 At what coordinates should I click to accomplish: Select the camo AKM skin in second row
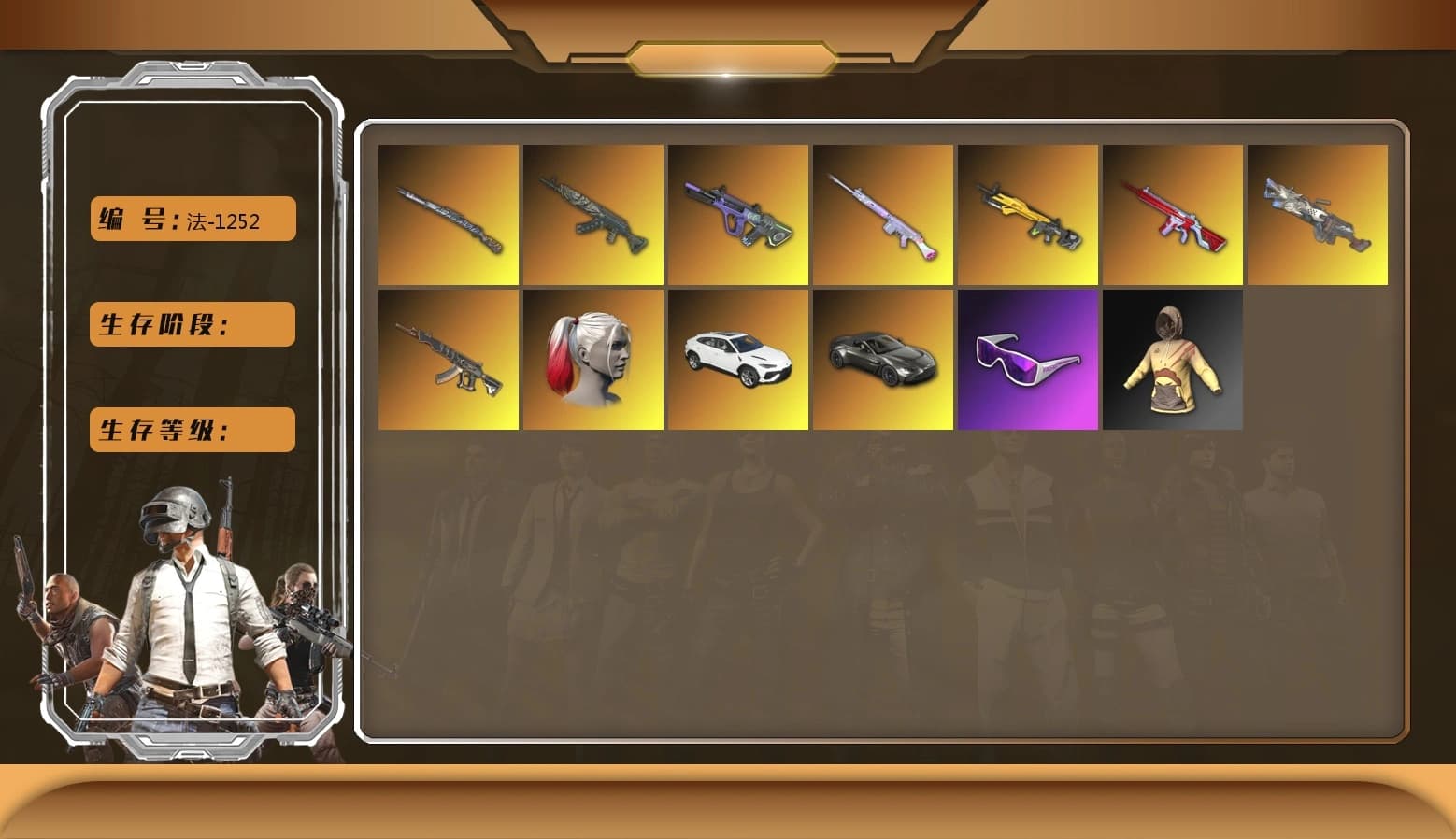click(450, 360)
